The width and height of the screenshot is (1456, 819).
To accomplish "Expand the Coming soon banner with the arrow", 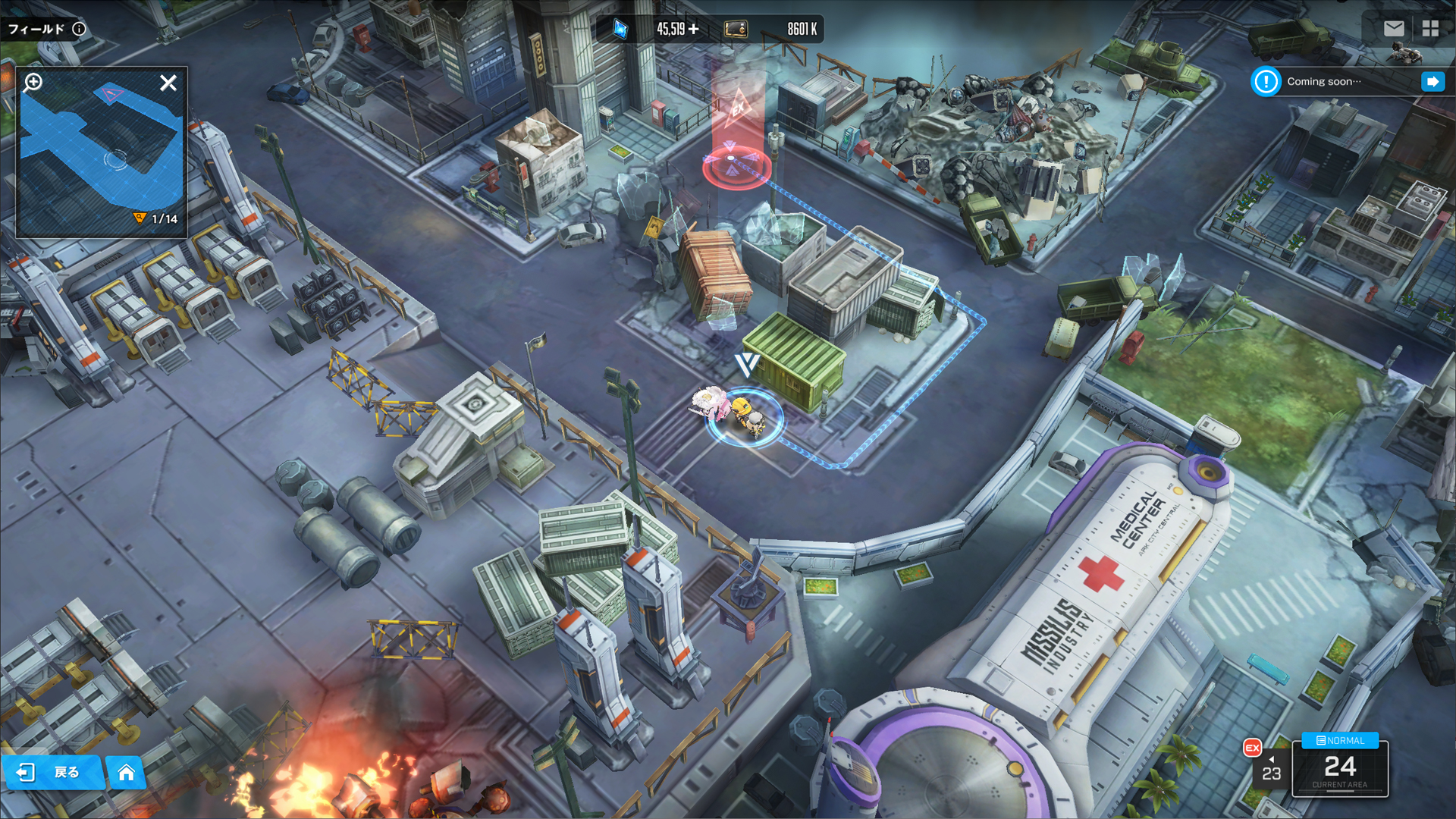I will [x=1433, y=82].
